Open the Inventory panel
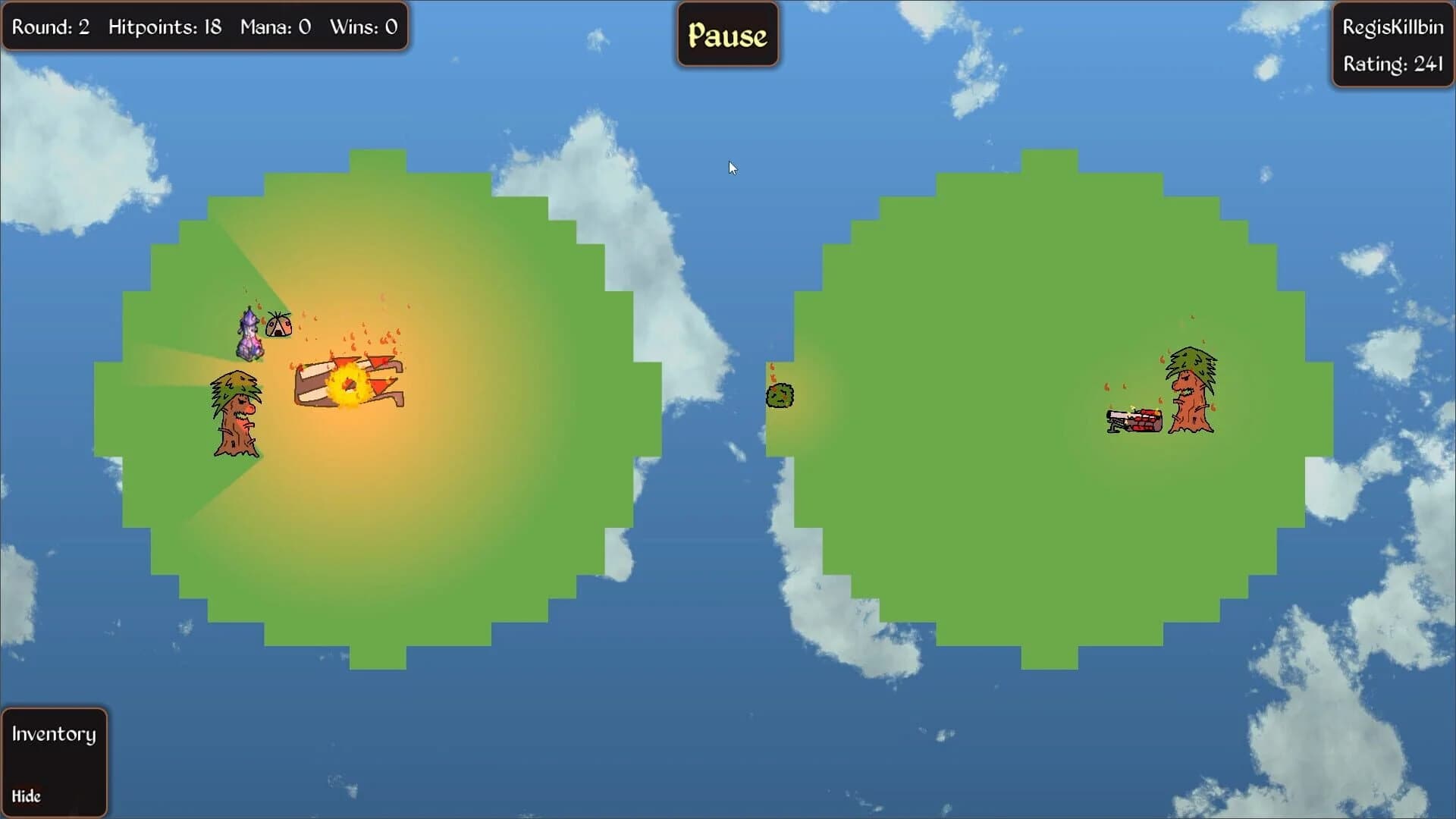Image resolution: width=1456 pixels, height=819 pixels. 53,733
